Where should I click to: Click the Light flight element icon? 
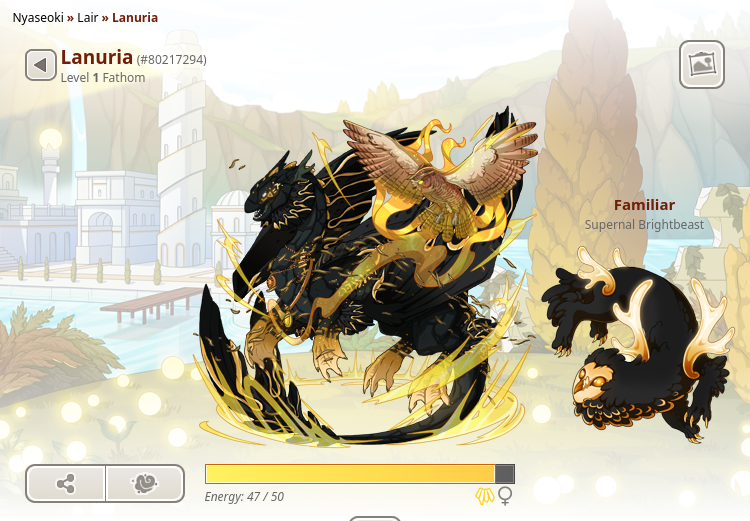pos(485,496)
